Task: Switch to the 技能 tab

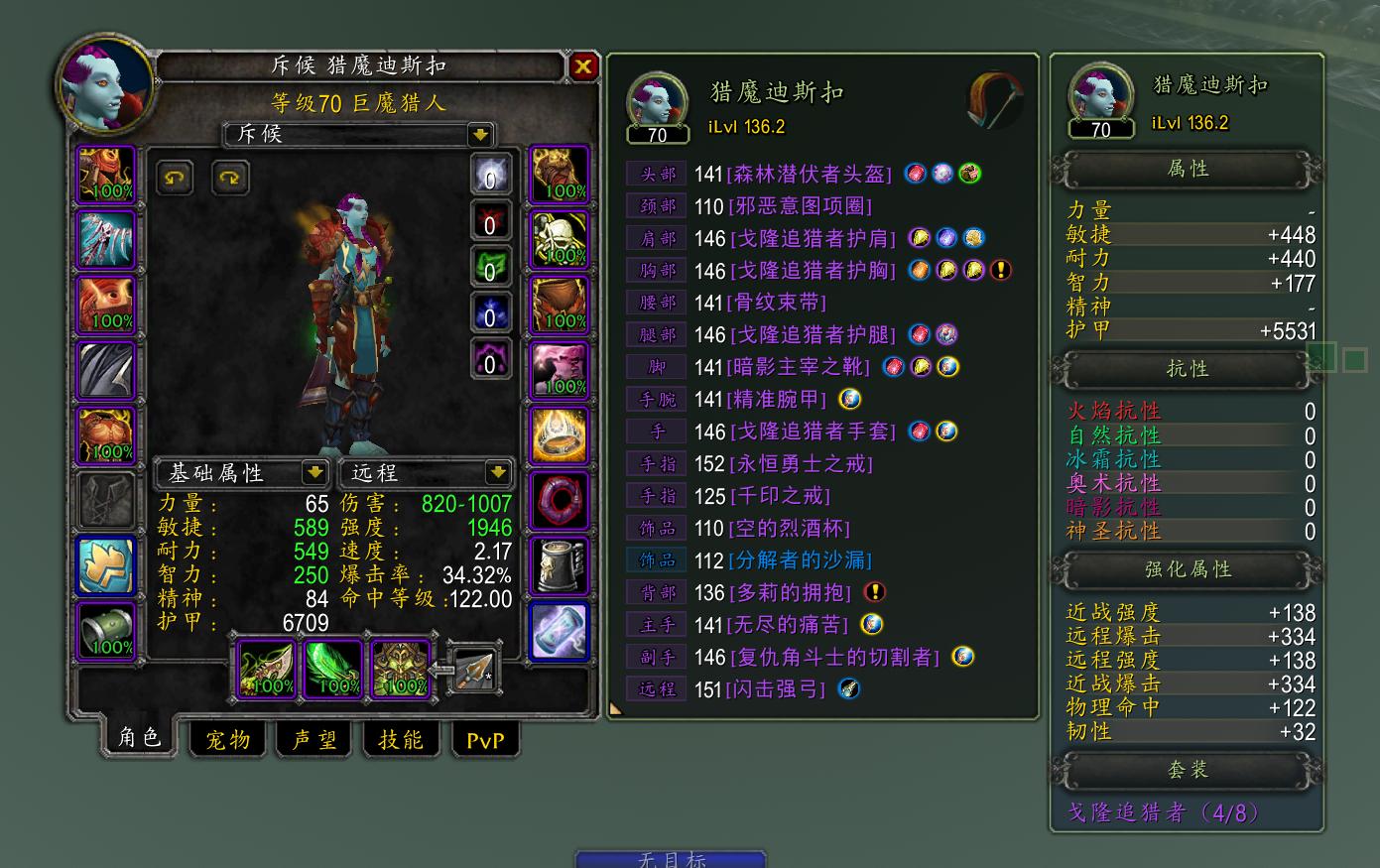Action: pyautogui.click(x=402, y=740)
